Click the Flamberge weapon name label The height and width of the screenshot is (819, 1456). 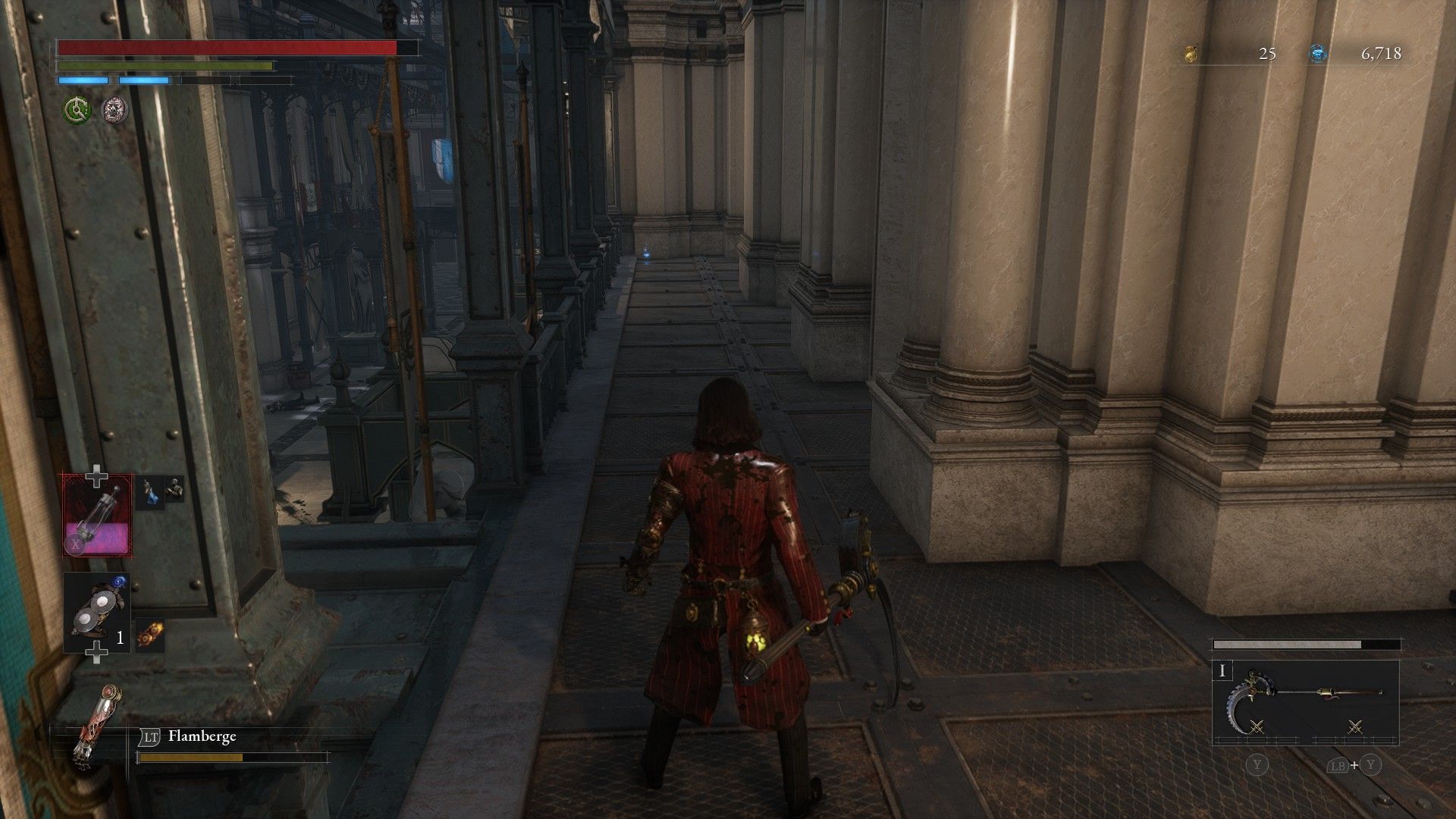click(202, 736)
